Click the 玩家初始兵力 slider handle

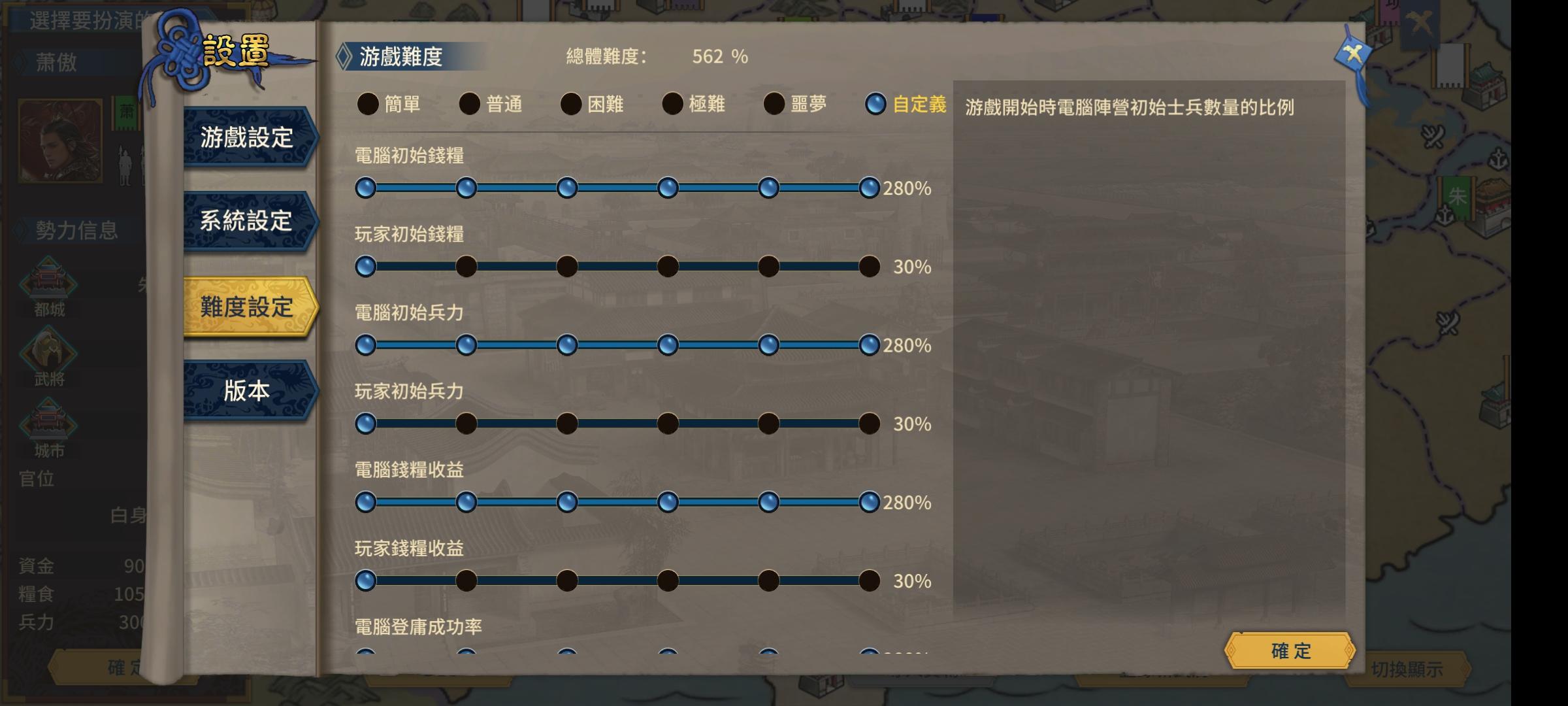367,424
